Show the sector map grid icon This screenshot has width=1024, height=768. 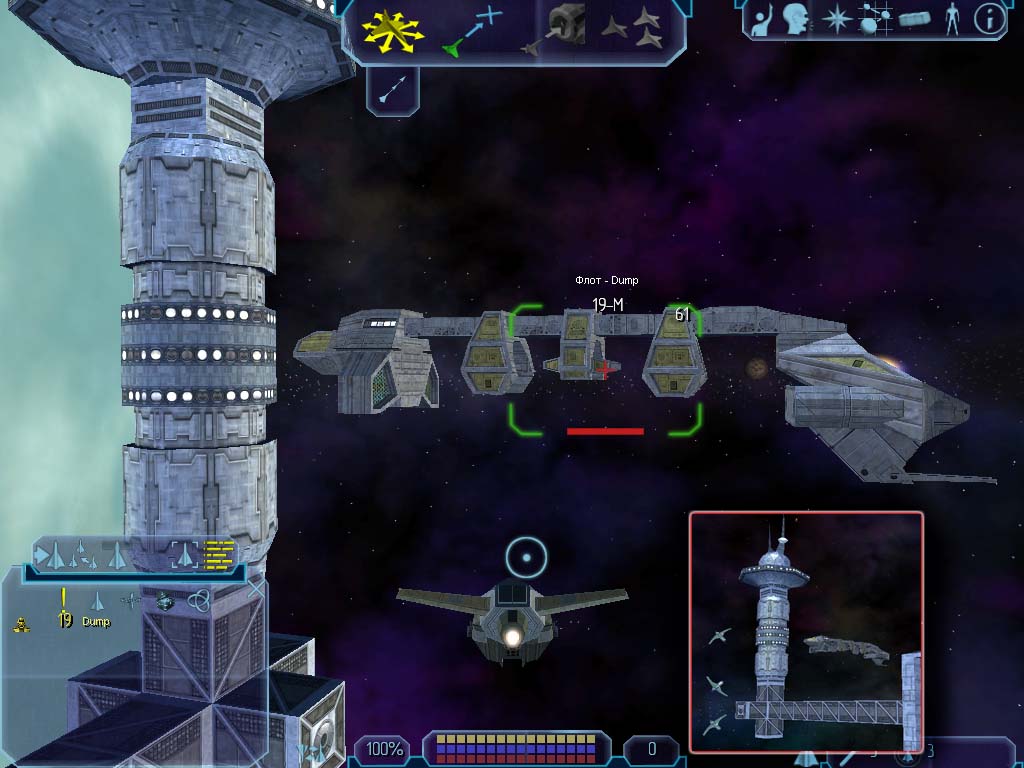[875, 19]
